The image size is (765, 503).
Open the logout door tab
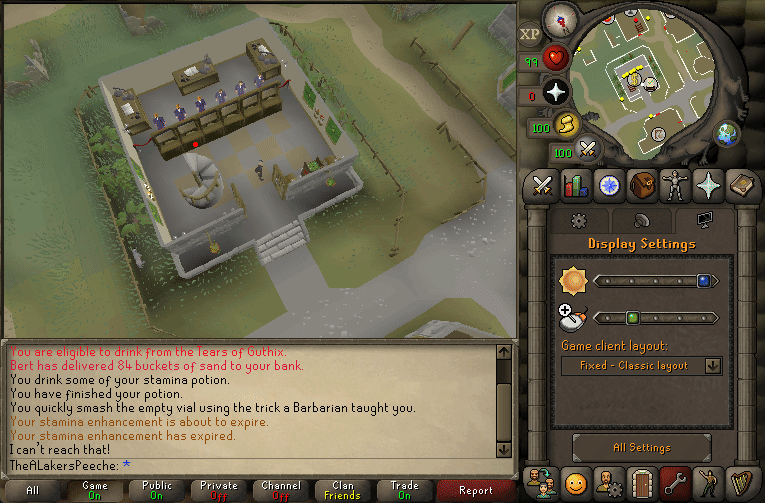pos(643,483)
